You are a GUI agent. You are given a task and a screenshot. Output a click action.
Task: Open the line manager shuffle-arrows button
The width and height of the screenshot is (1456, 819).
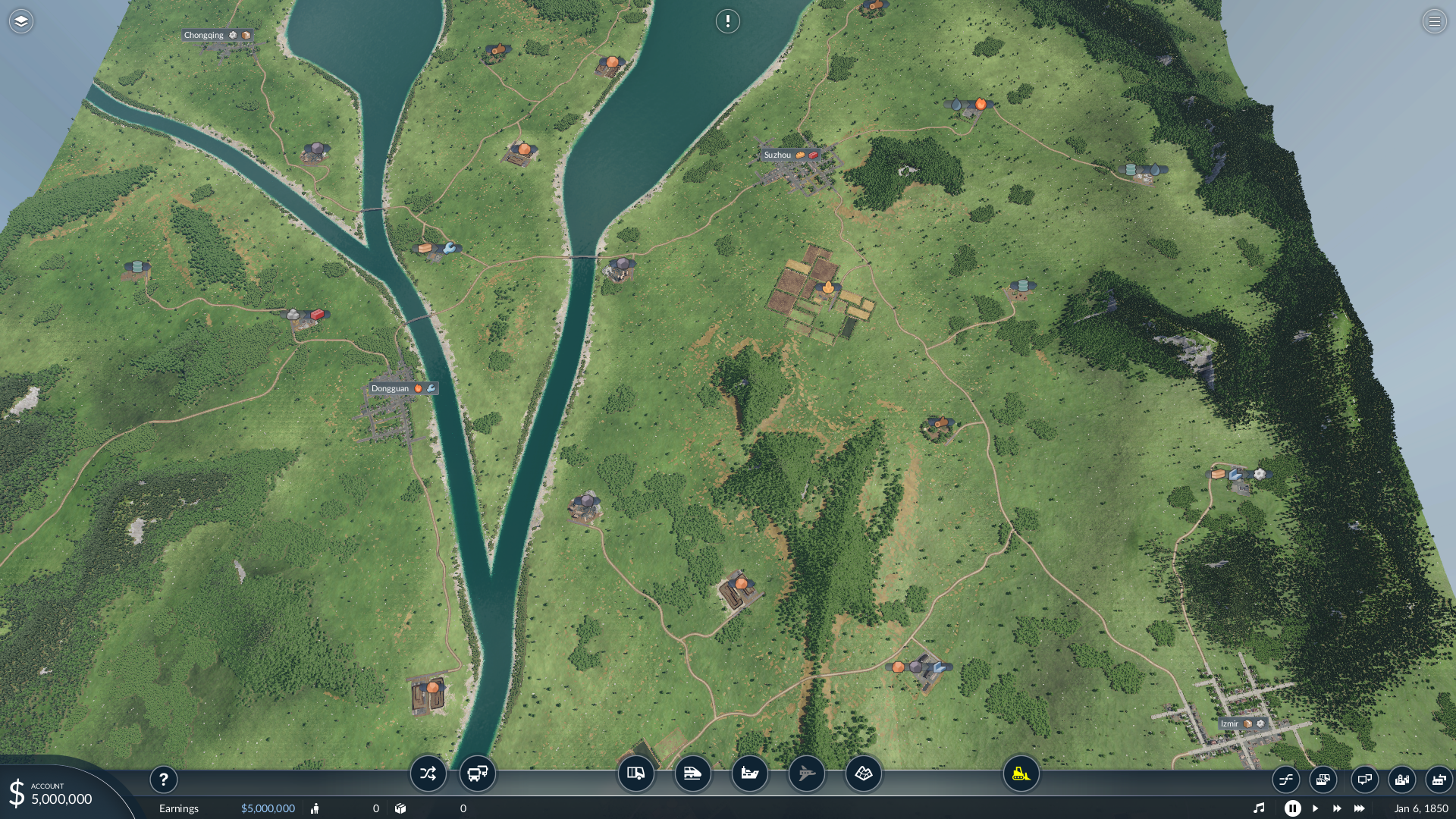pyautogui.click(x=428, y=773)
